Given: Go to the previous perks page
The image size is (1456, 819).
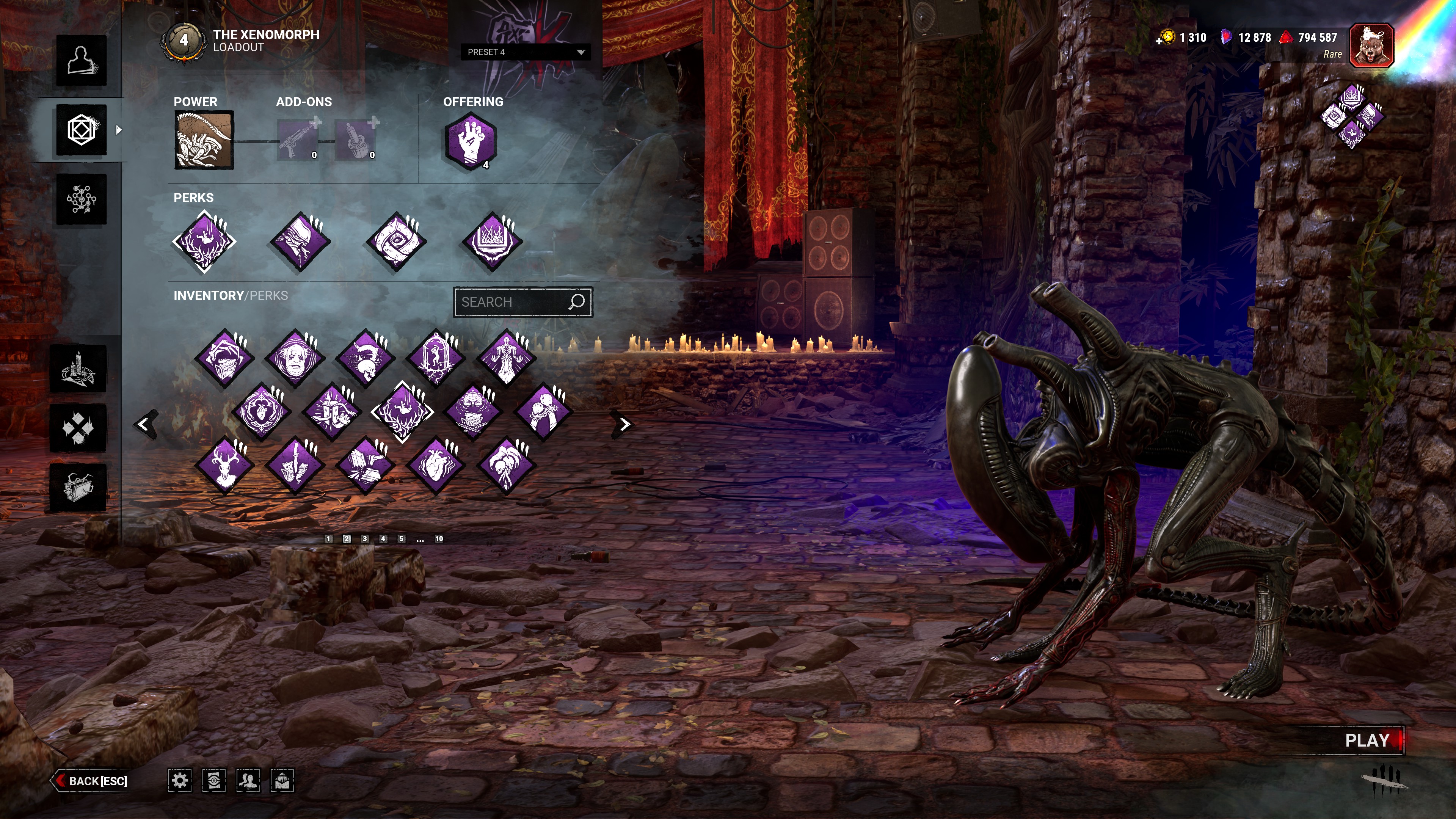Looking at the screenshot, I should 144,425.
